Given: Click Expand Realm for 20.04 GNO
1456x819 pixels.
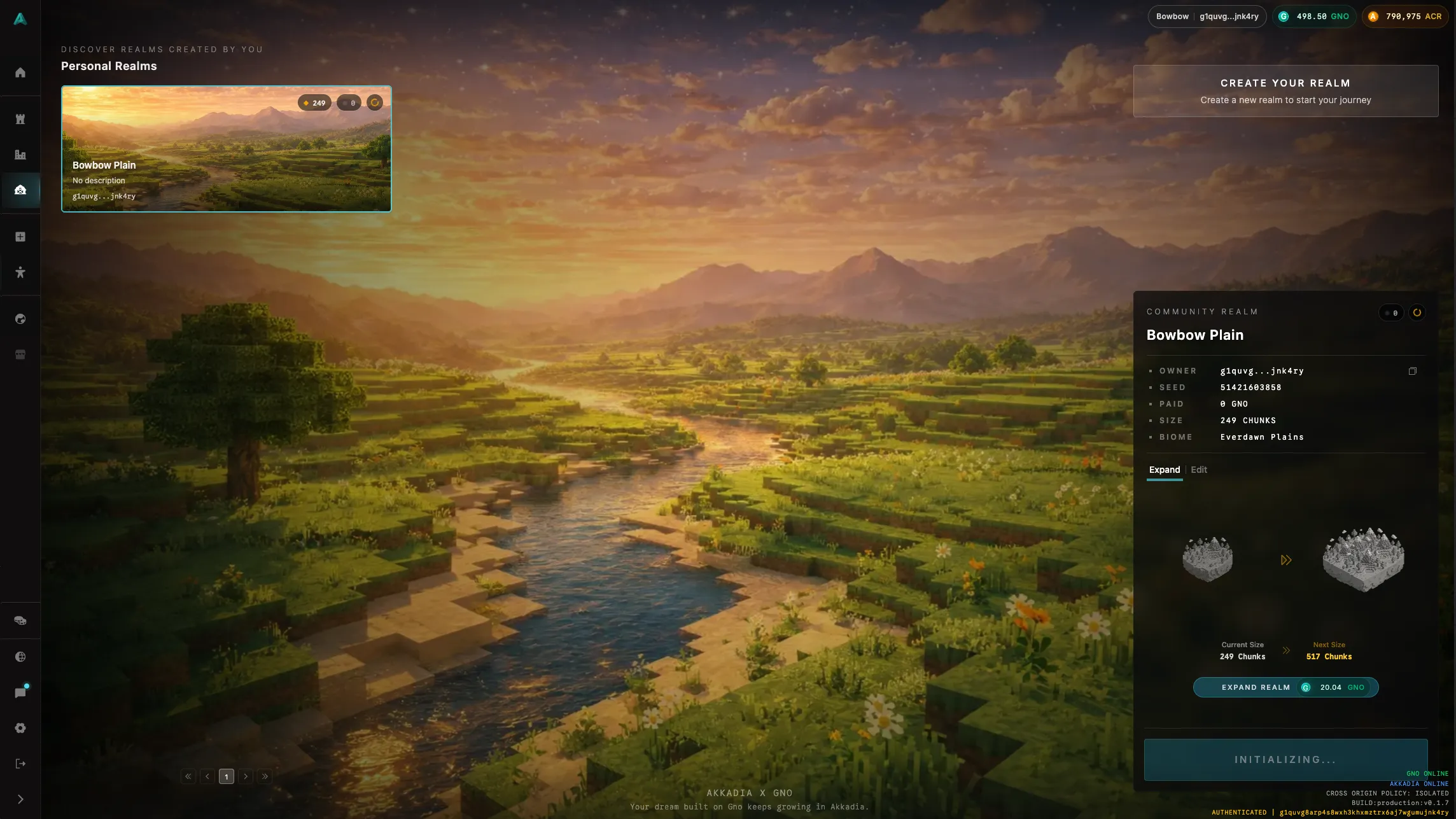Looking at the screenshot, I should 1285,687.
